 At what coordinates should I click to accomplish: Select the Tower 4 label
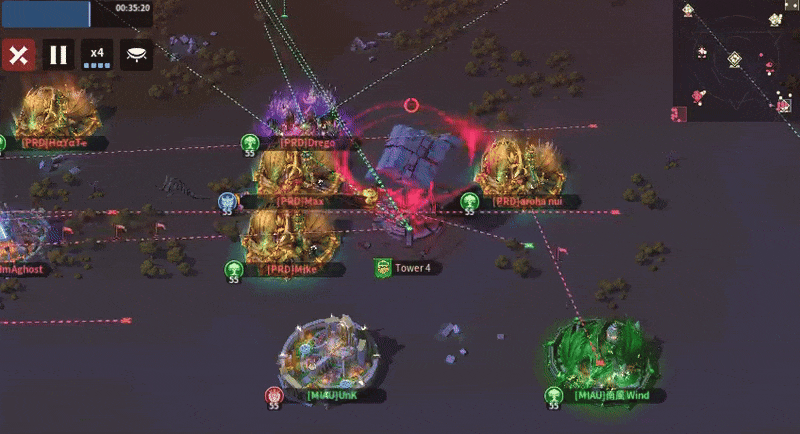[412, 268]
